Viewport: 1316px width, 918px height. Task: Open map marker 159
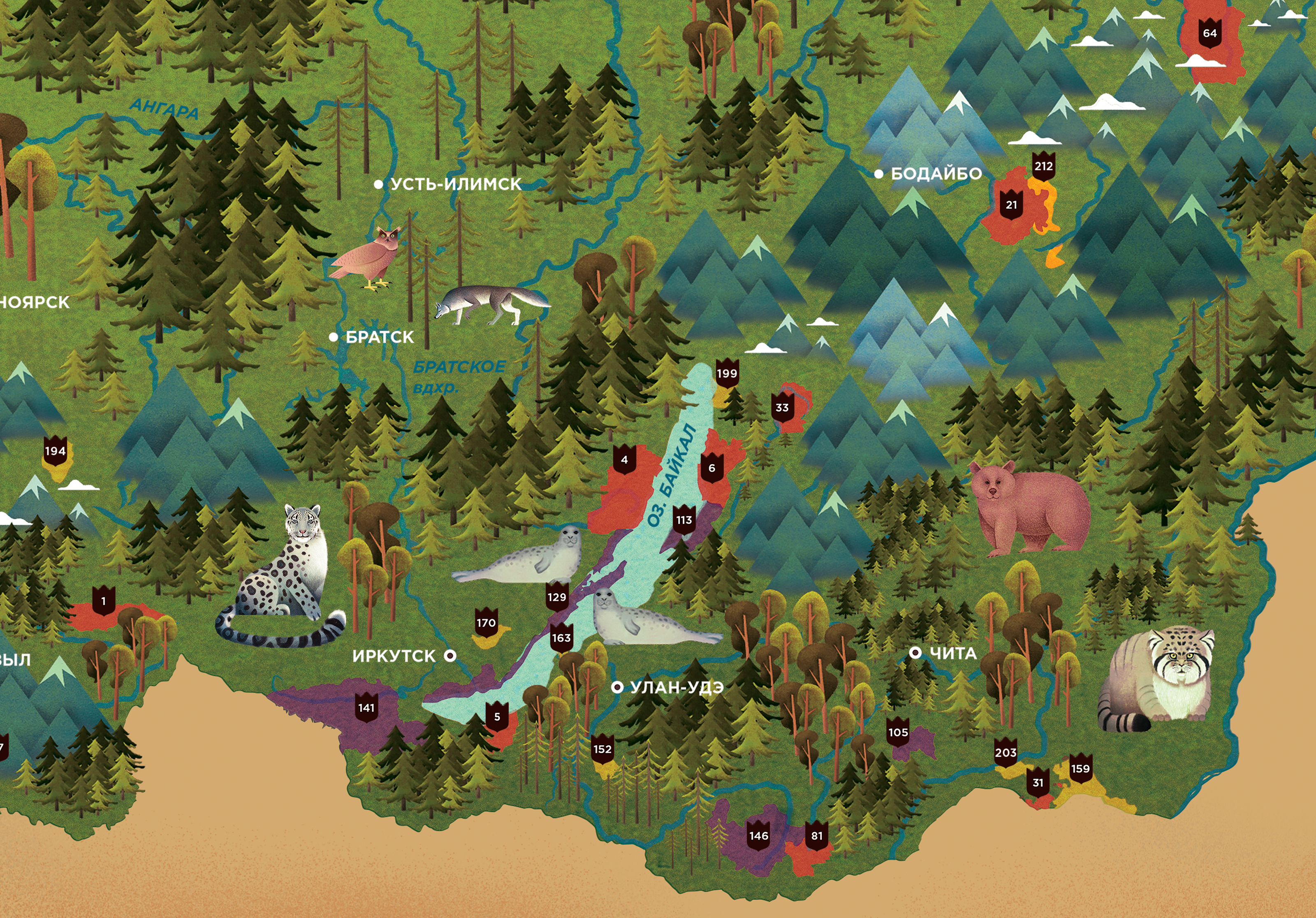pyautogui.click(x=1080, y=769)
